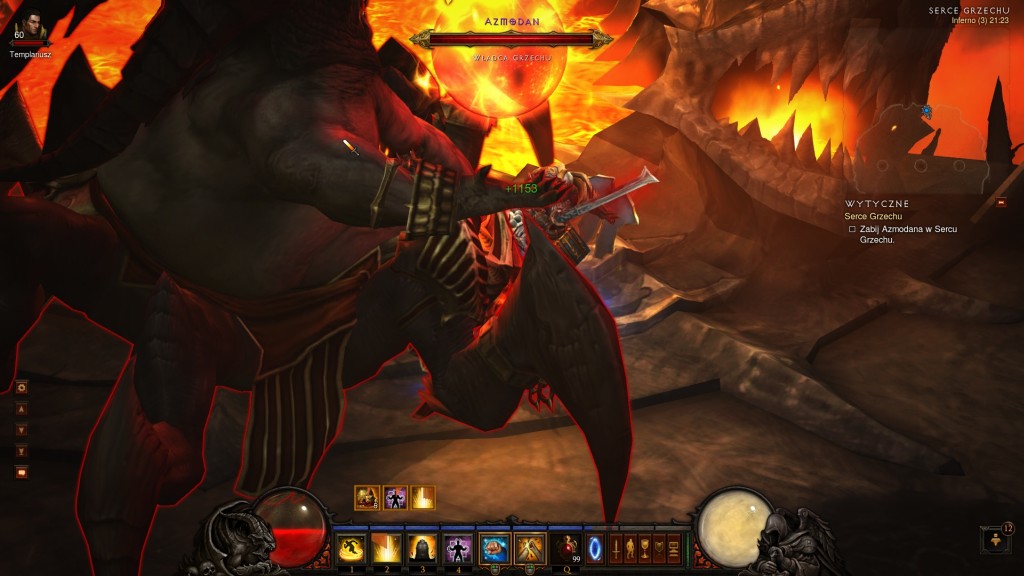
Task: Click the Serce Grzechu quest objective
Action: coord(872,217)
